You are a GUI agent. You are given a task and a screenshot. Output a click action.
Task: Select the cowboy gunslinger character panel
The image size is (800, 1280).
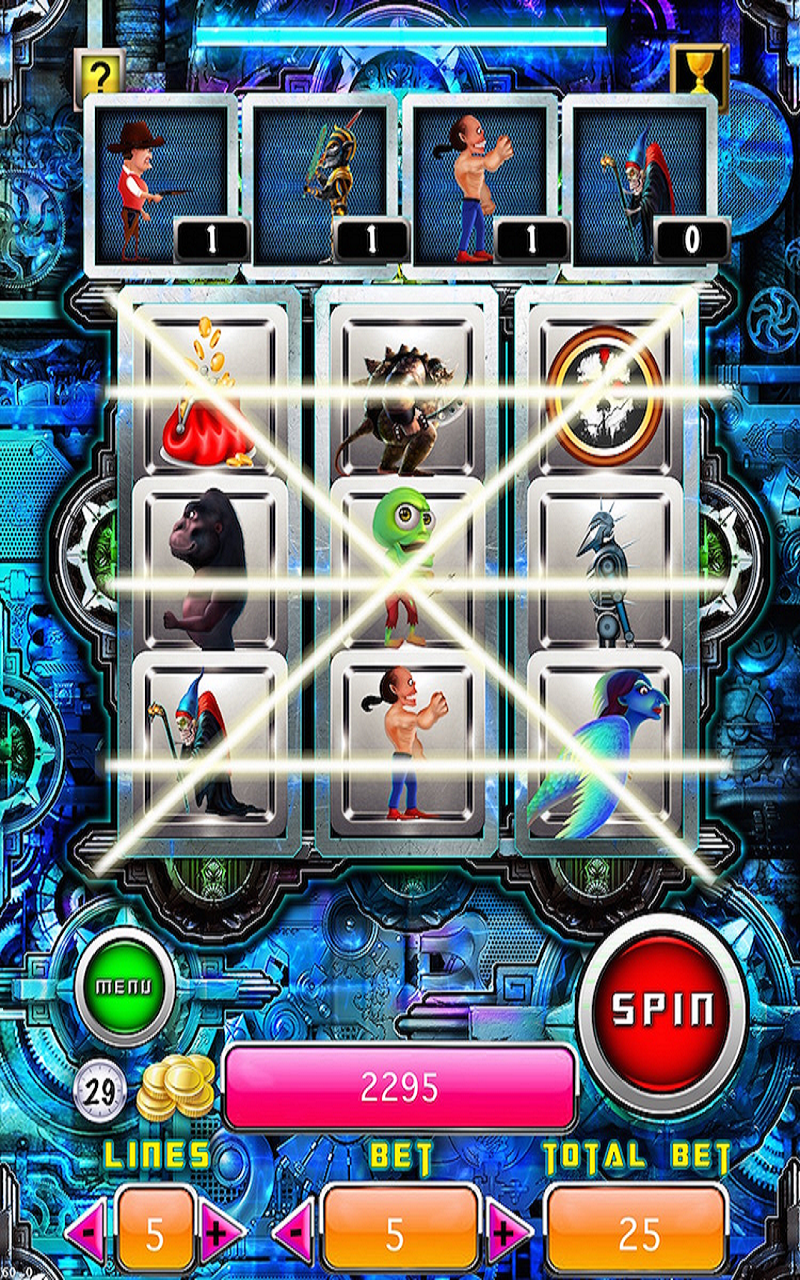tap(162, 186)
